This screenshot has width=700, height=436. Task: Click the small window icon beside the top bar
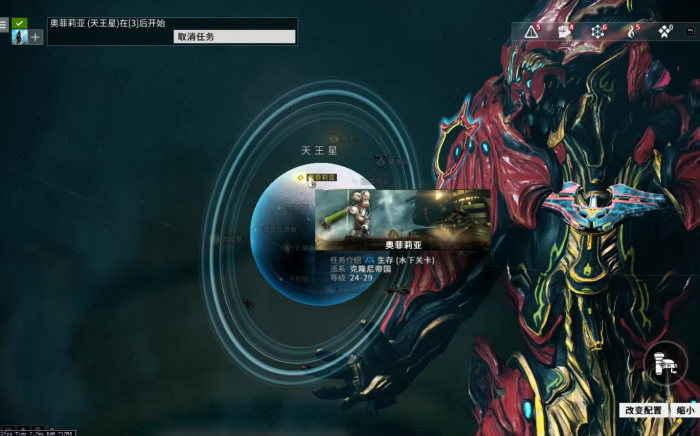pyautogui.click(x=690, y=31)
